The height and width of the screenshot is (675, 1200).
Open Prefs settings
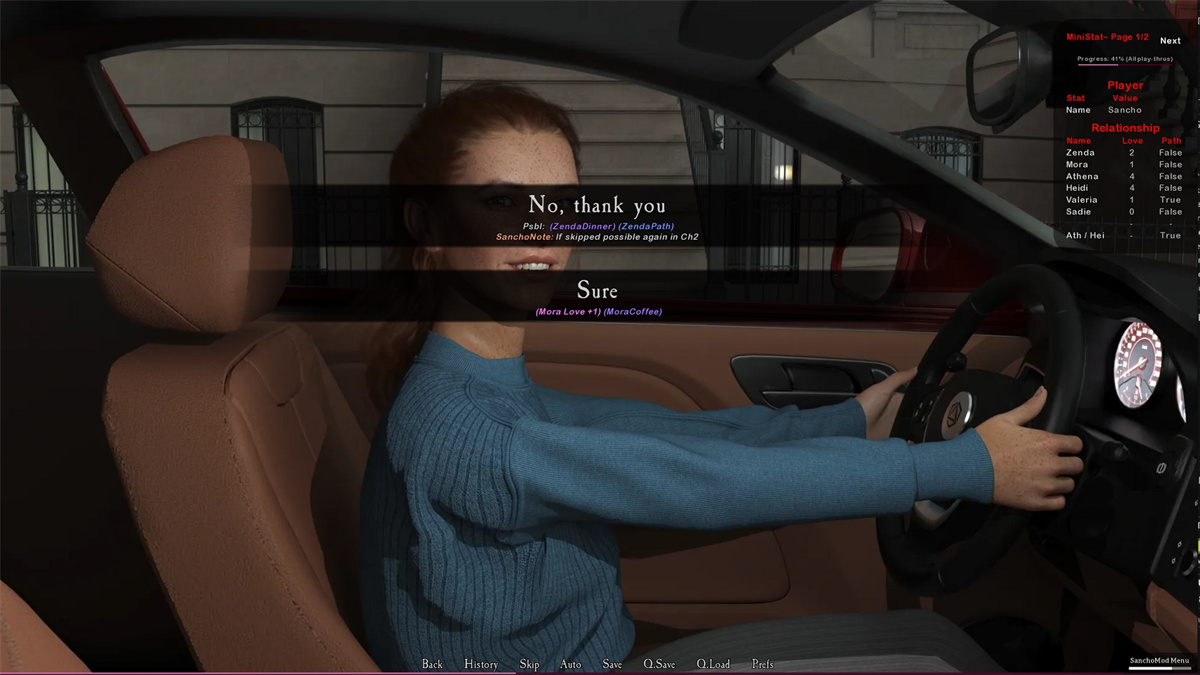pyautogui.click(x=762, y=664)
